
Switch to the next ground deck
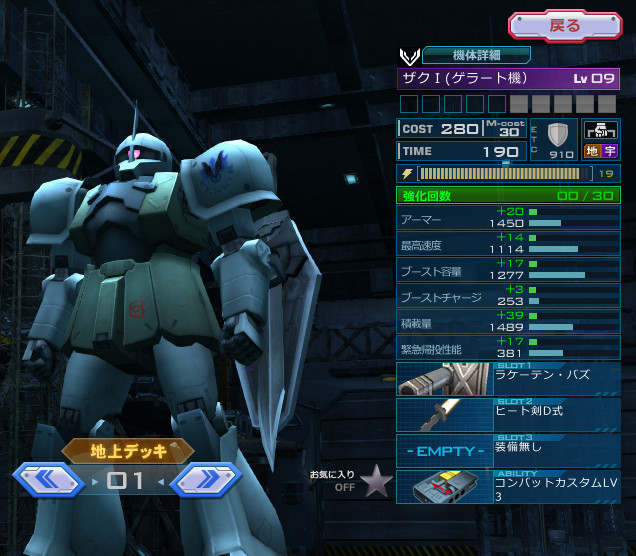click(x=206, y=481)
